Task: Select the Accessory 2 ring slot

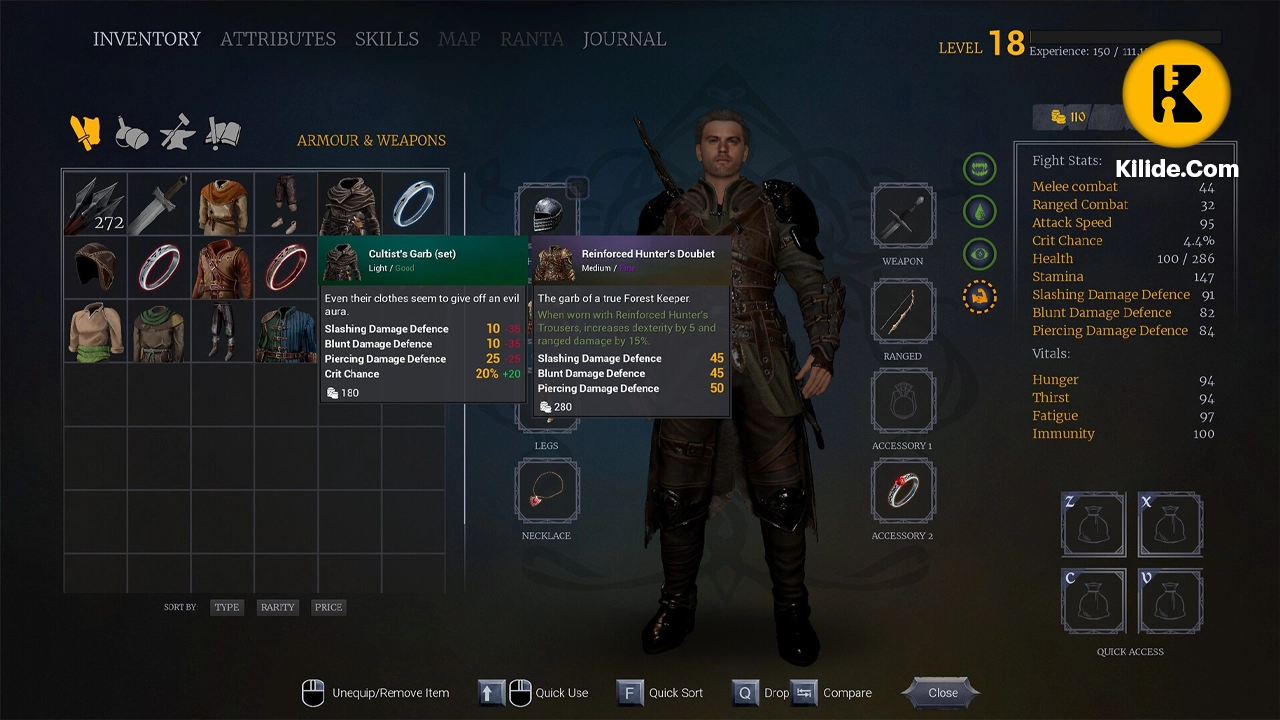Action: [903, 492]
